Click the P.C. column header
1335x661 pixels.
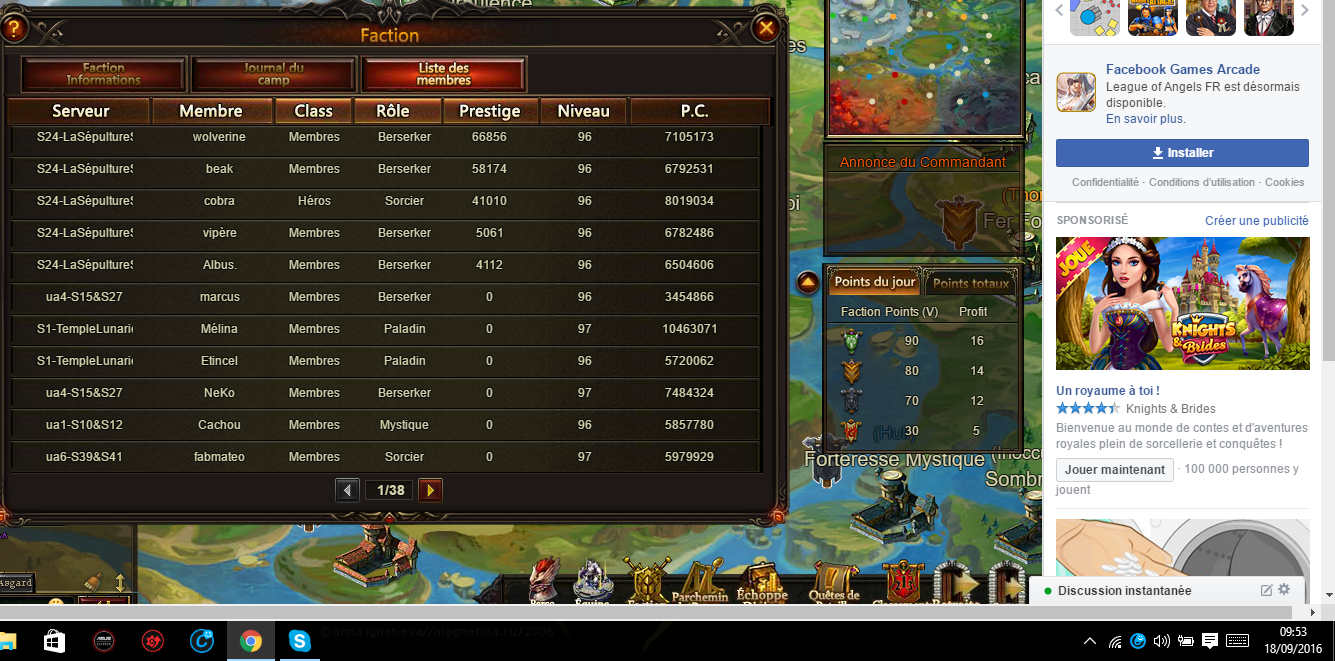(x=694, y=111)
